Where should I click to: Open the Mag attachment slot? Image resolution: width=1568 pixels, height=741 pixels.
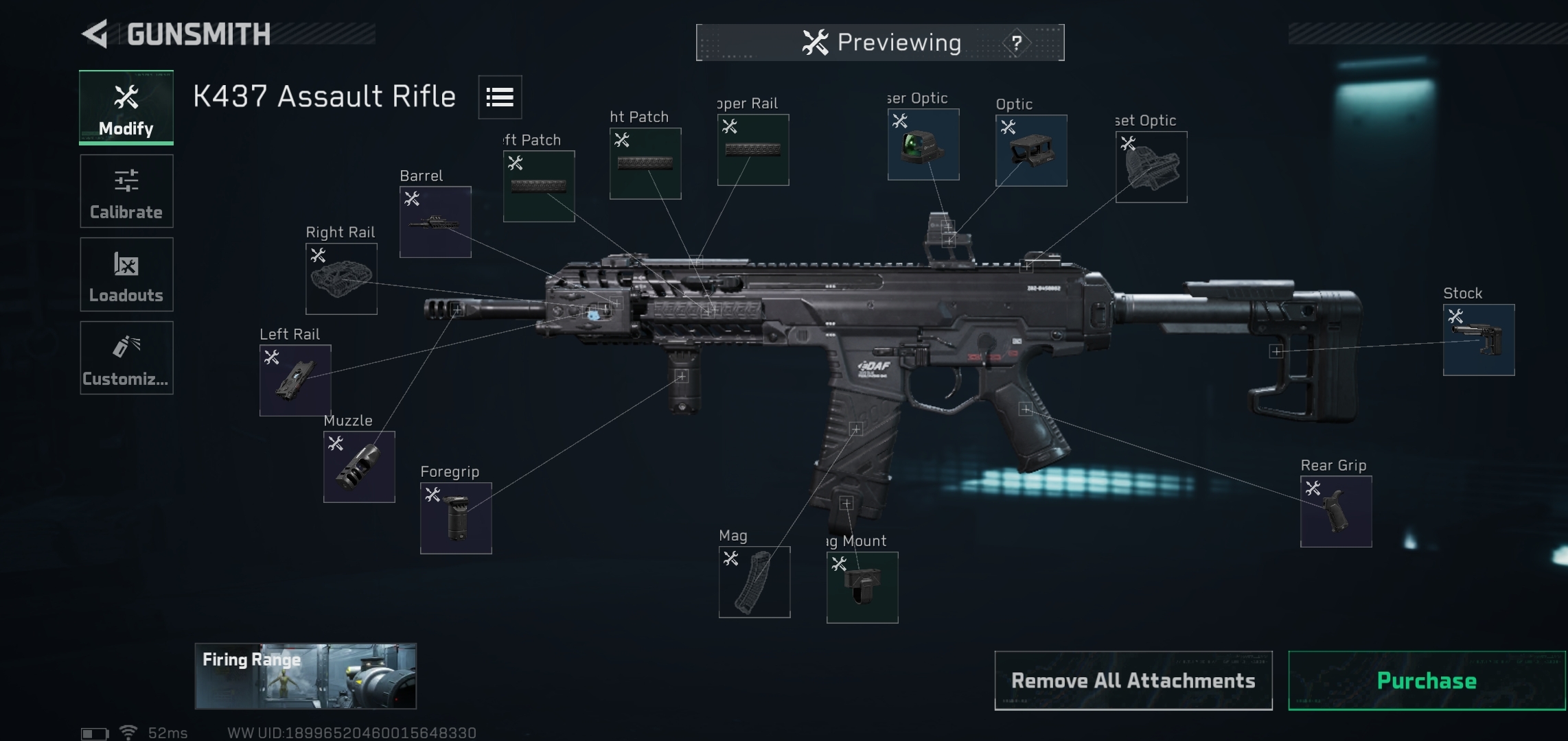coord(754,582)
